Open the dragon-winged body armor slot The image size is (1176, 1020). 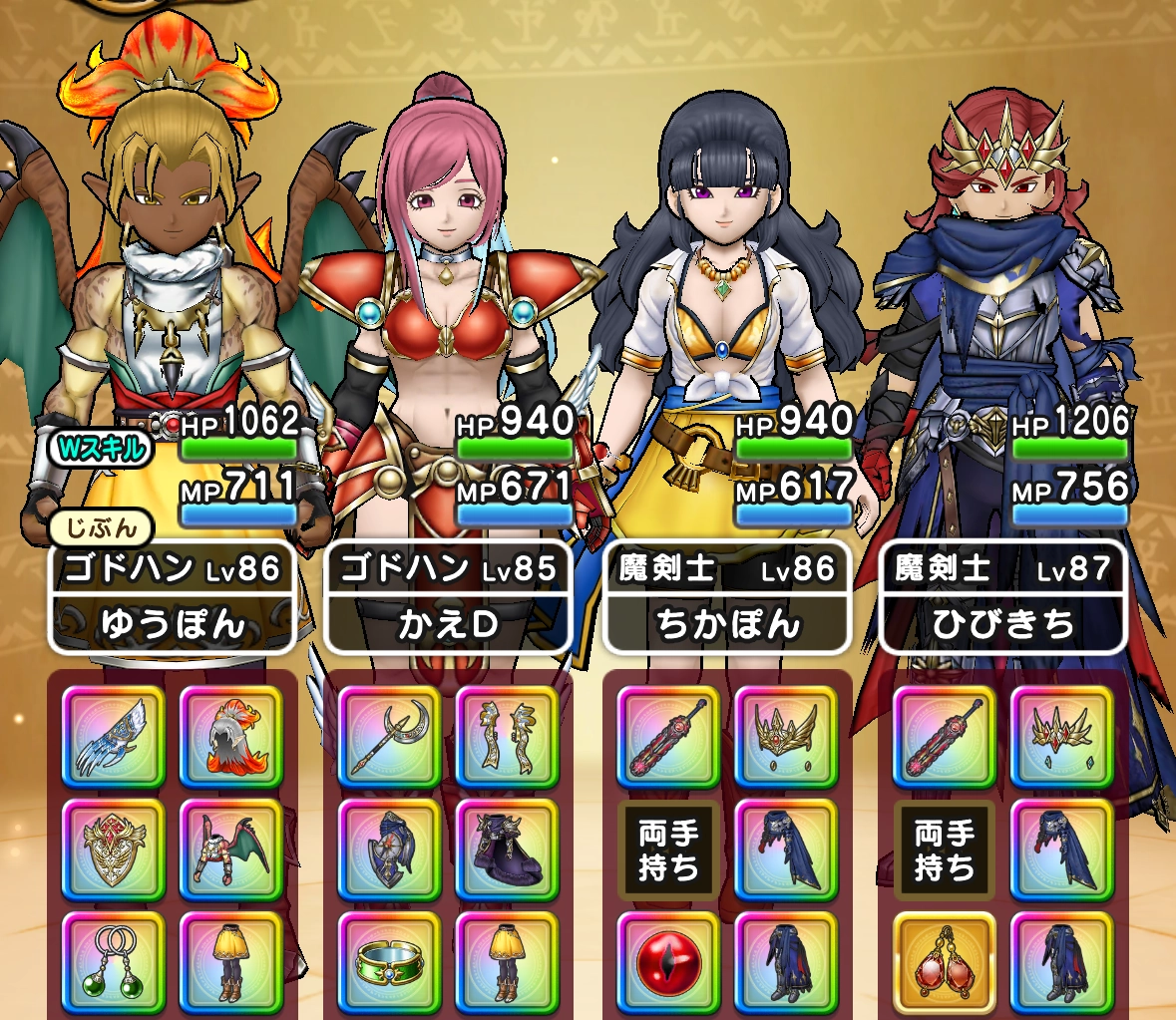click(230, 850)
